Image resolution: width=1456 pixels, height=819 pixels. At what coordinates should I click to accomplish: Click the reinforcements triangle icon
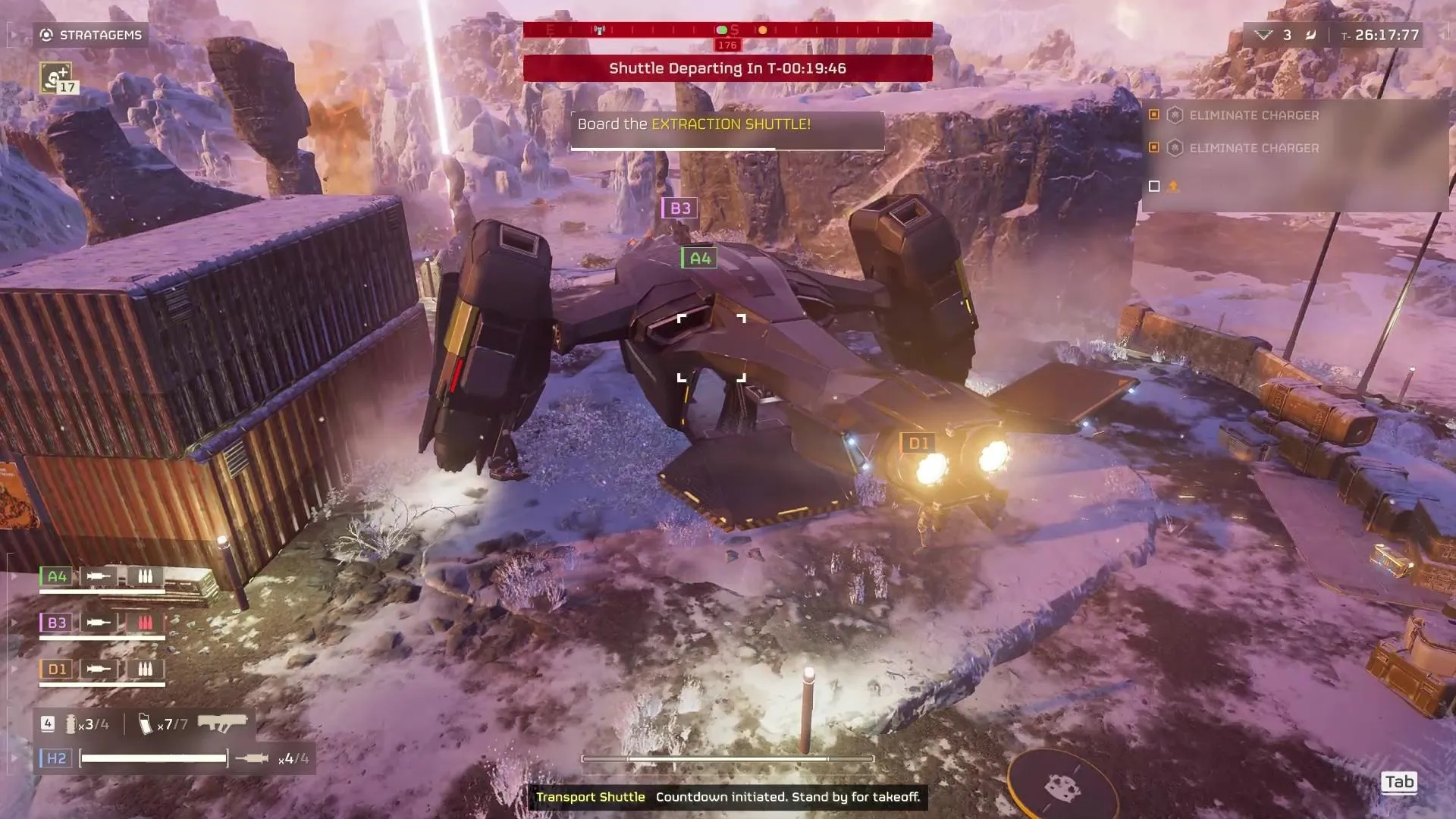[1263, 35]
